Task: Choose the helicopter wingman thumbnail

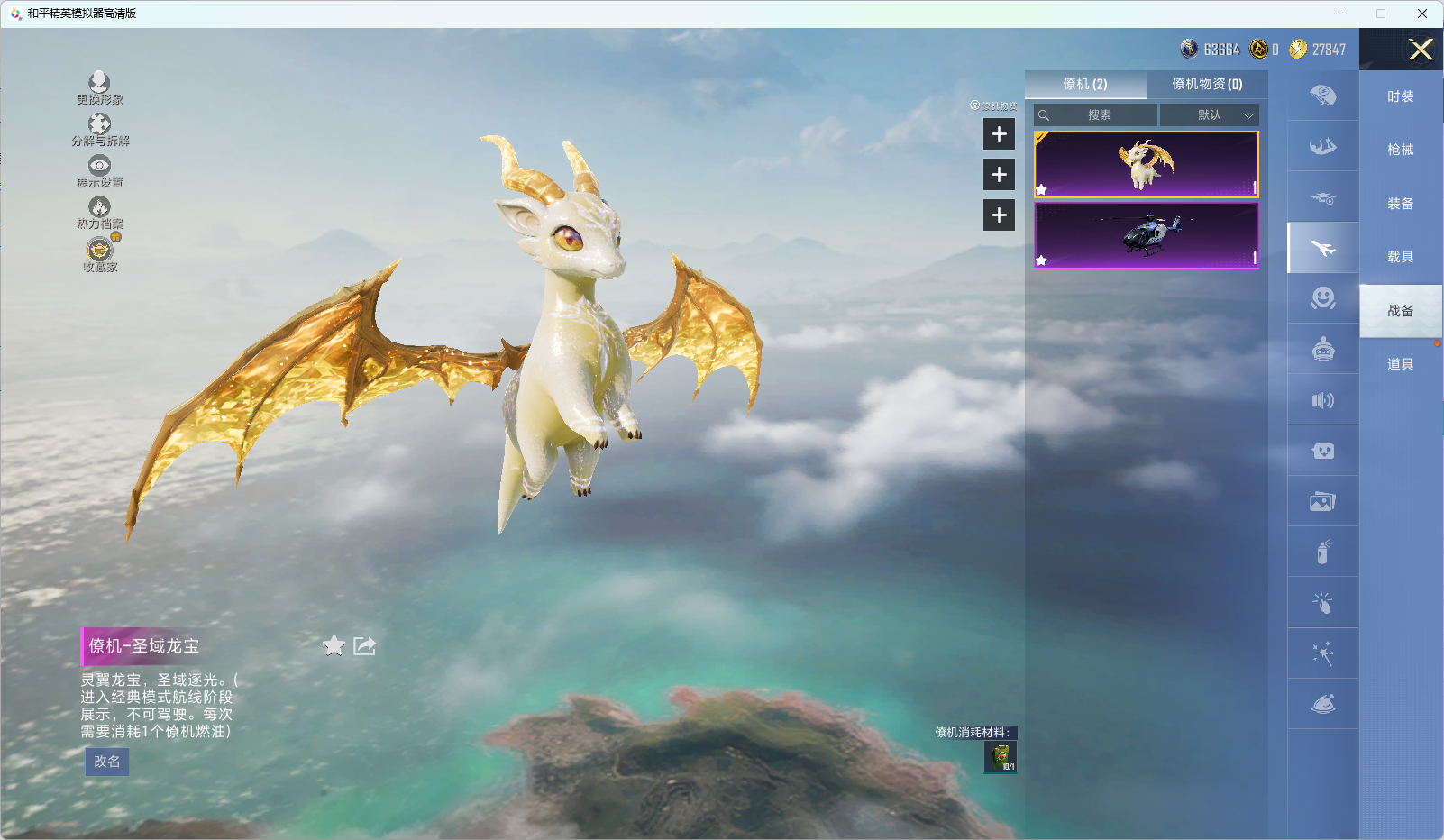Action: click(1146, 235)
